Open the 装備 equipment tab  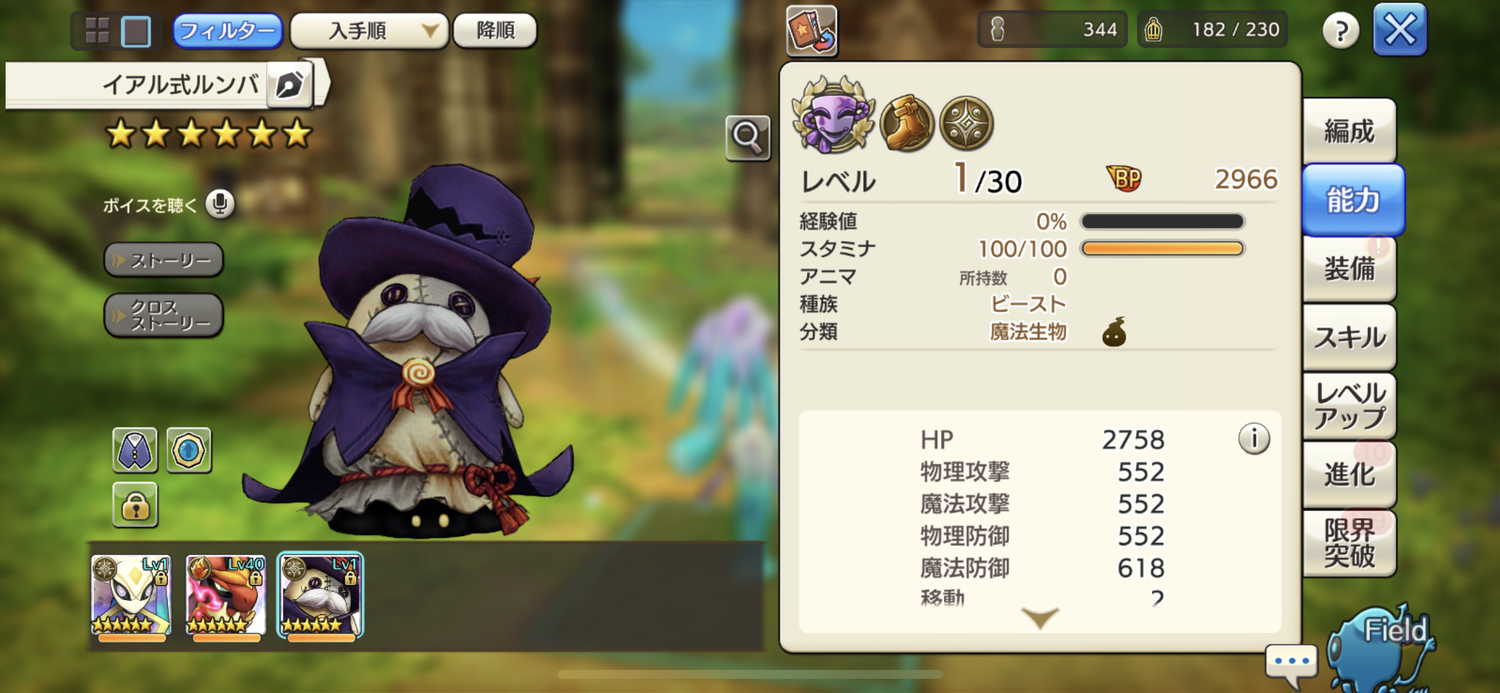click(1348, 269)
